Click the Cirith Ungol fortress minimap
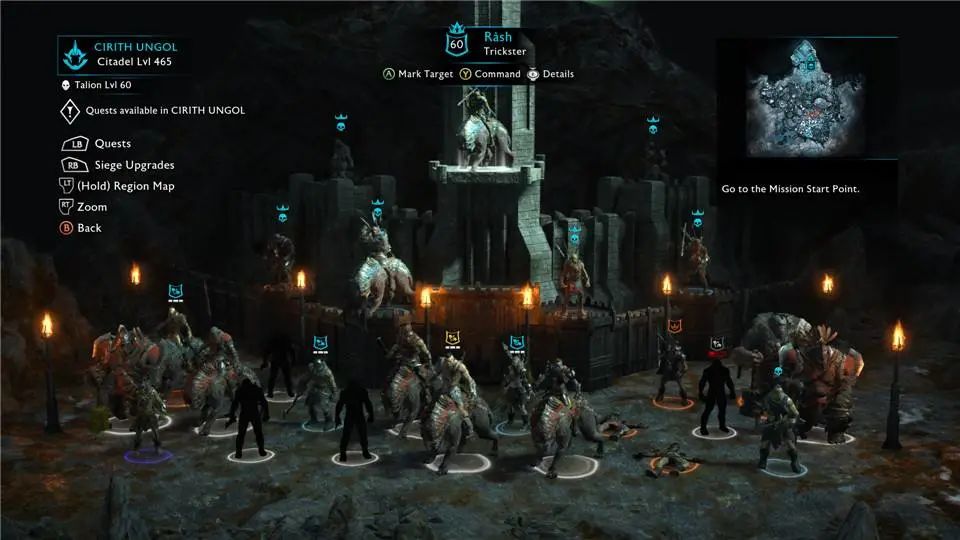The width and height of the screenshot is (960, 540). point(806,98)
